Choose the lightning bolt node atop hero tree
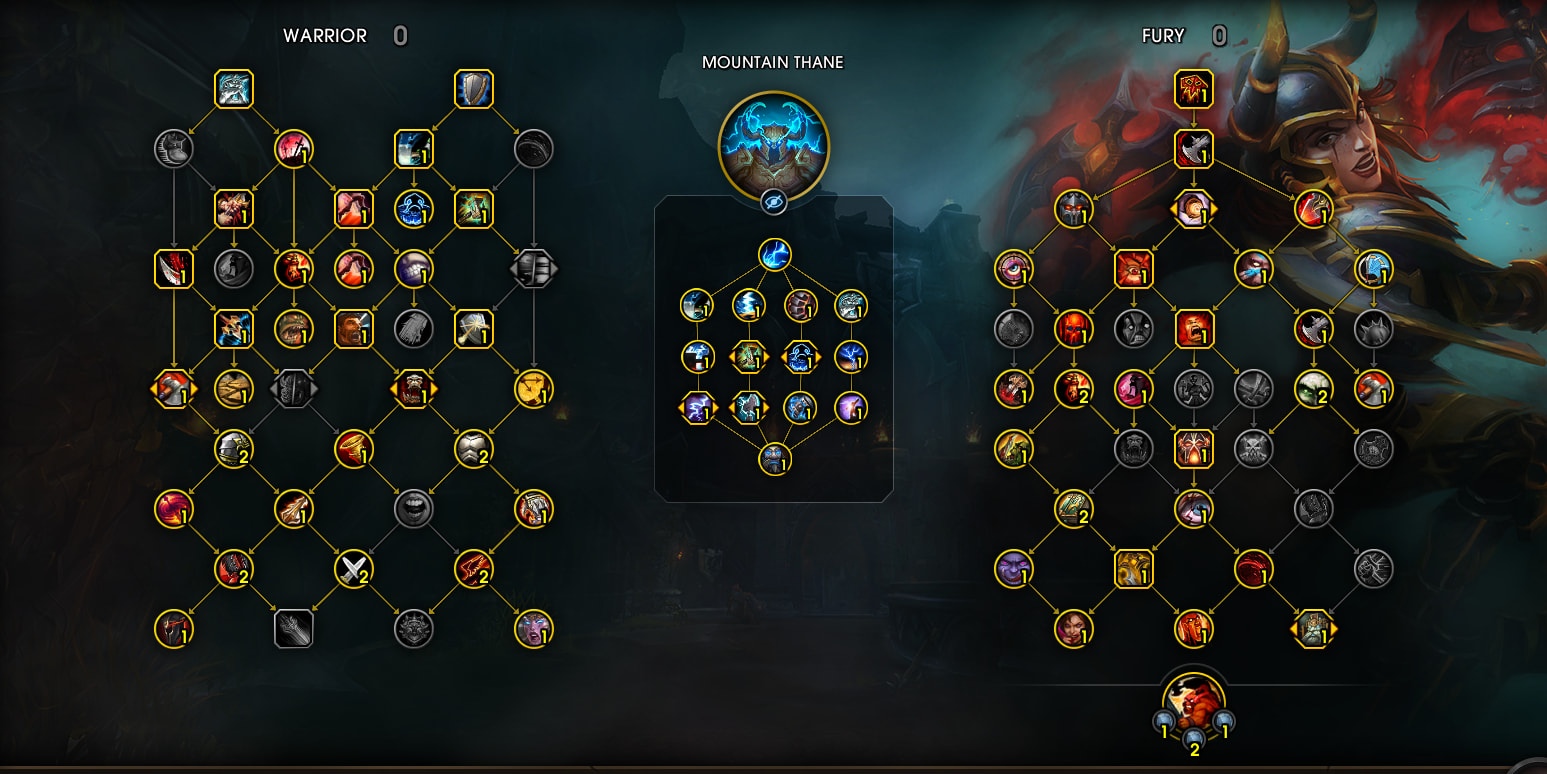 click(773, 255)
